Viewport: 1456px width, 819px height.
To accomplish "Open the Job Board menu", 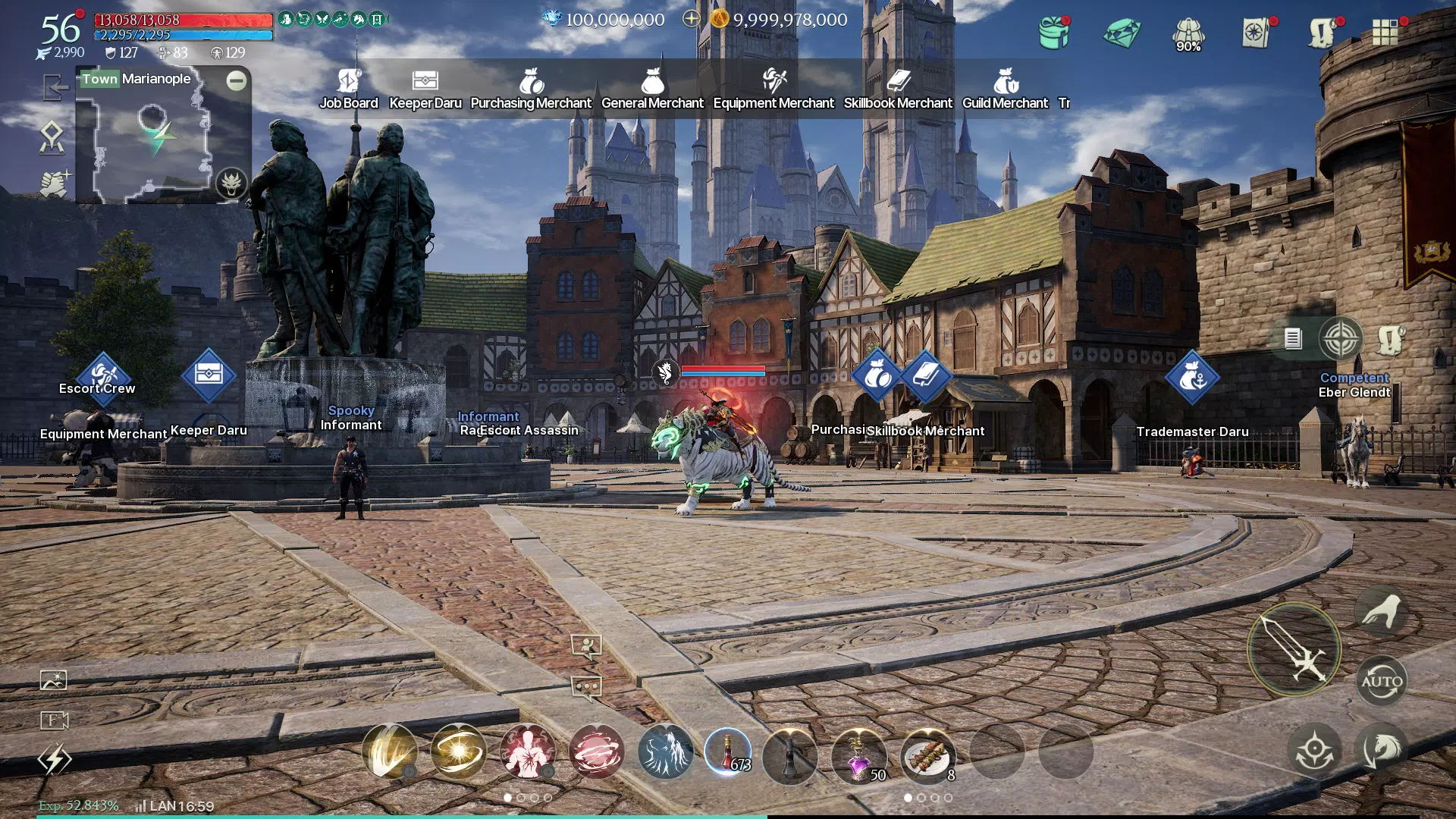I will [x=349, y=89].
